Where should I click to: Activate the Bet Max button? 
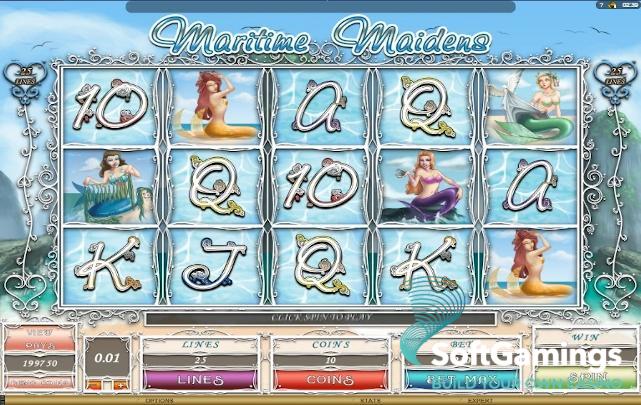click(460, 380)
